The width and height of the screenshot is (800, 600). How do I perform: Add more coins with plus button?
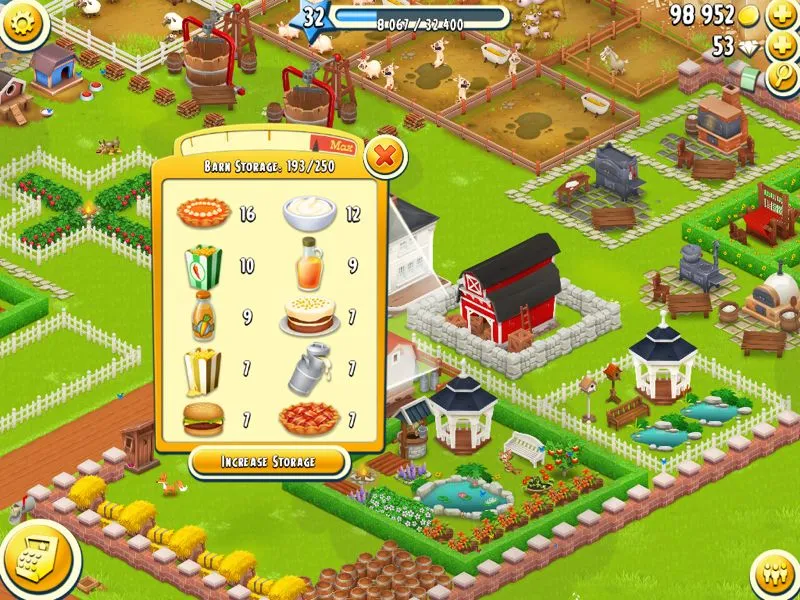780,16
